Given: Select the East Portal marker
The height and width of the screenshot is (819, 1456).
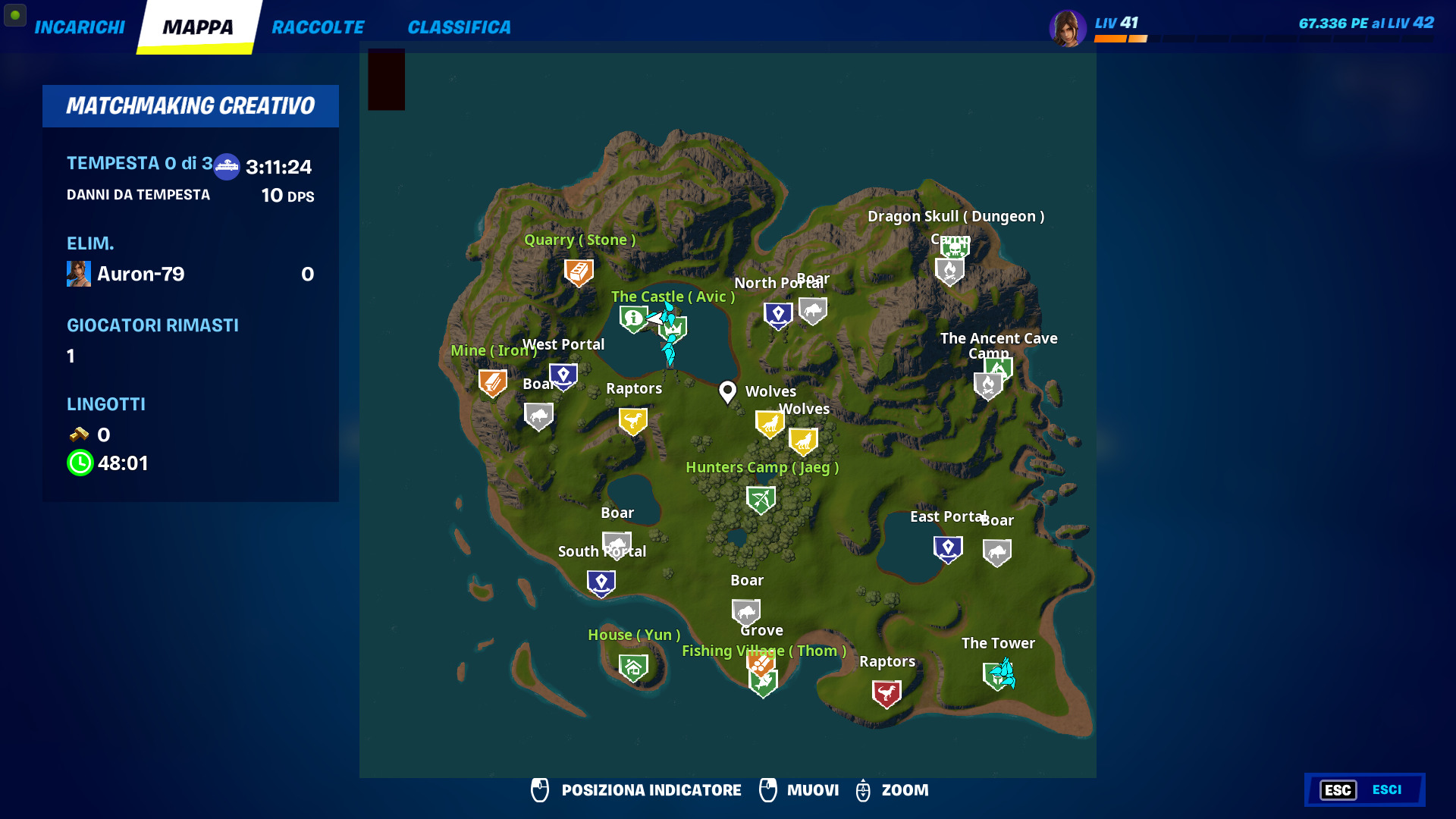Looking at the screenshot, I should [947, 548].
